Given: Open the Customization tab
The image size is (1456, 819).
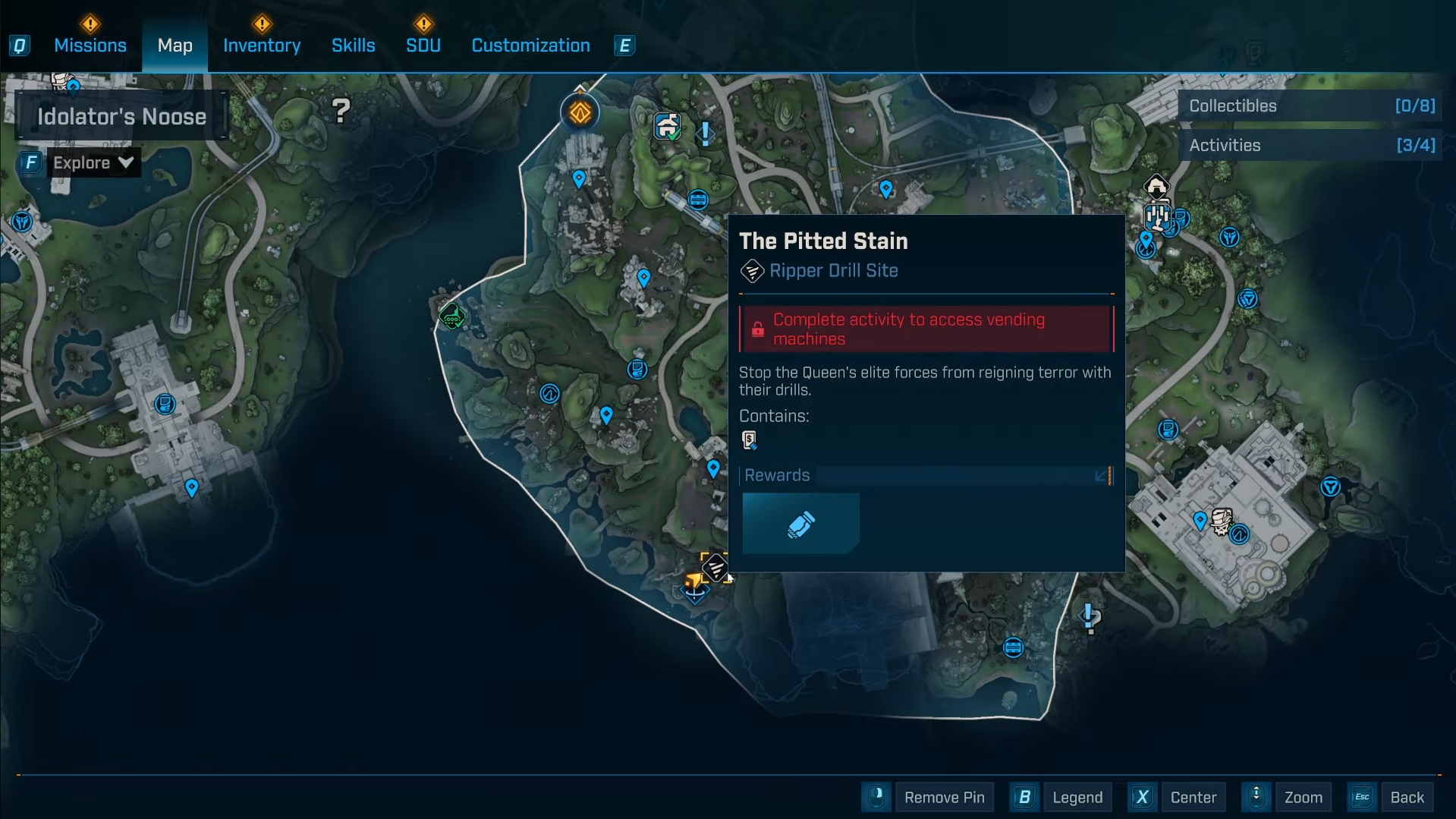Looking at the screenshot, I should point(530,46).
